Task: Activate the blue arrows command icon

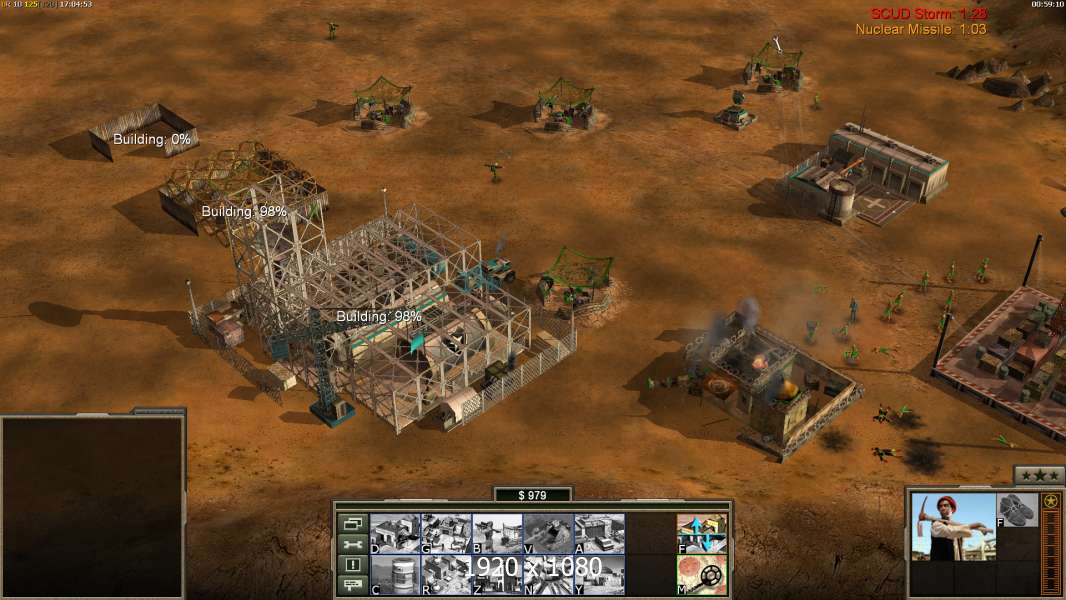Action: pyautogui.click(x=702, y=534)
